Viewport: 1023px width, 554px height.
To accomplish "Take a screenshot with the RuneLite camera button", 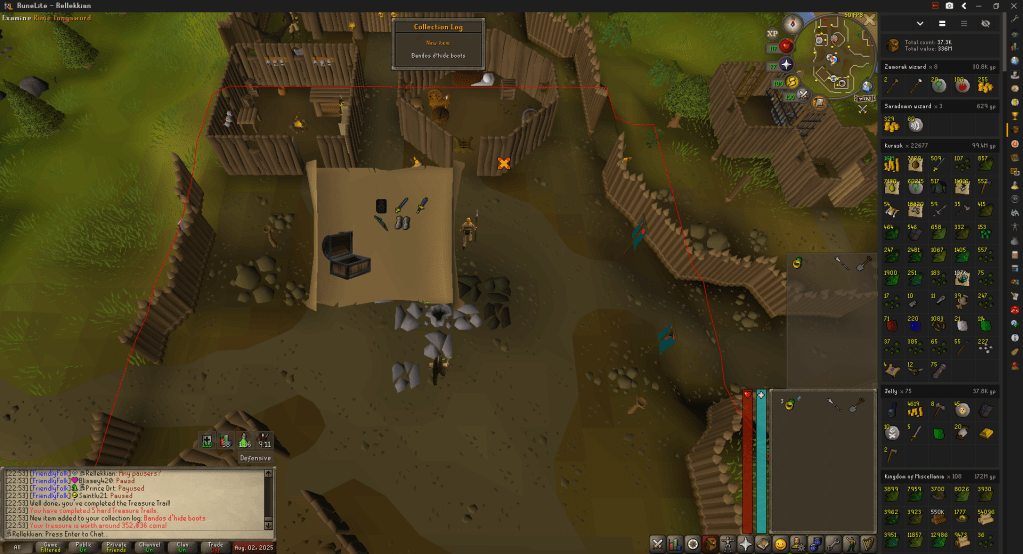I will click(948, 5).
